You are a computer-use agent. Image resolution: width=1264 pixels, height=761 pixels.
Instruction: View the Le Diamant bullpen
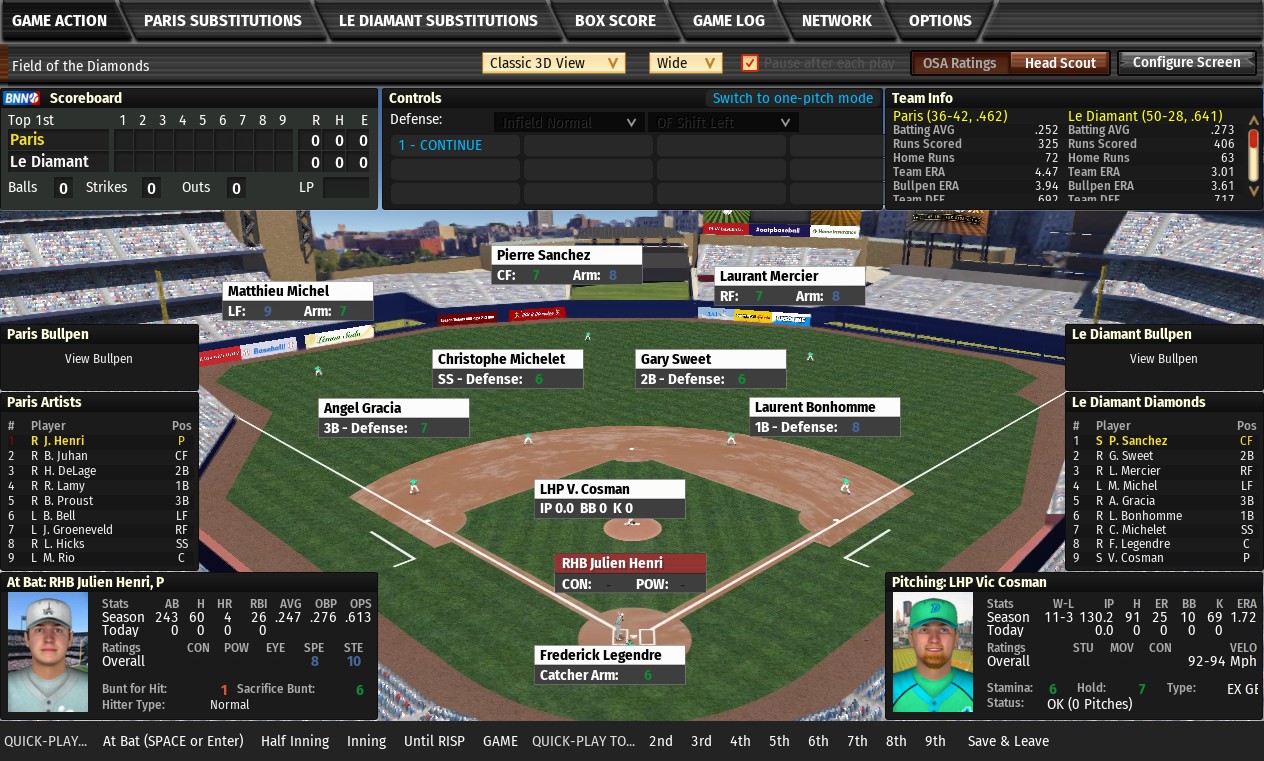(x=1163, y=359)
